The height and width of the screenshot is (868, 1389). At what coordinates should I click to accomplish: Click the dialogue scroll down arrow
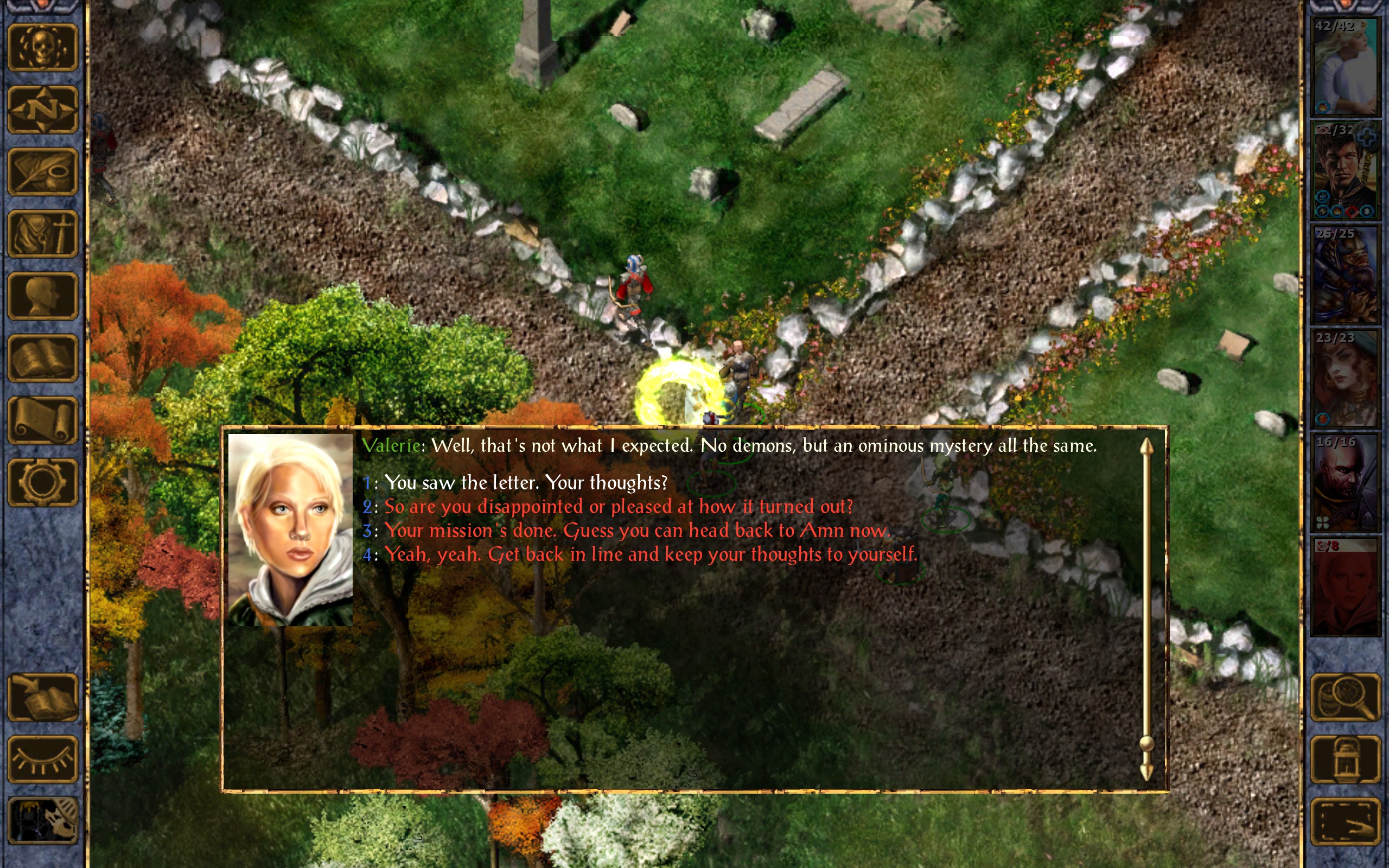[x=1146, y=771]
